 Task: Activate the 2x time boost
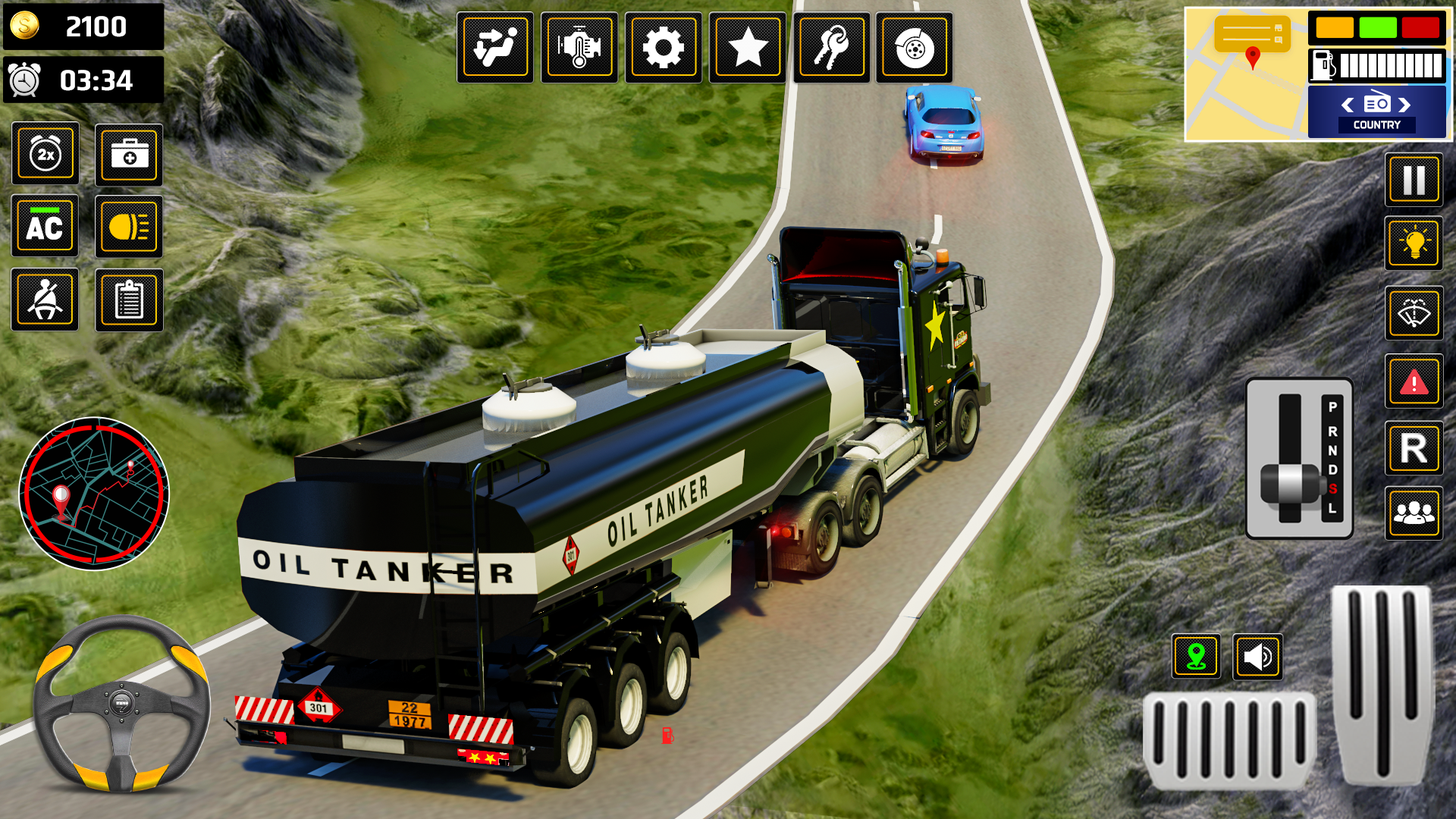tap(45, 154)
